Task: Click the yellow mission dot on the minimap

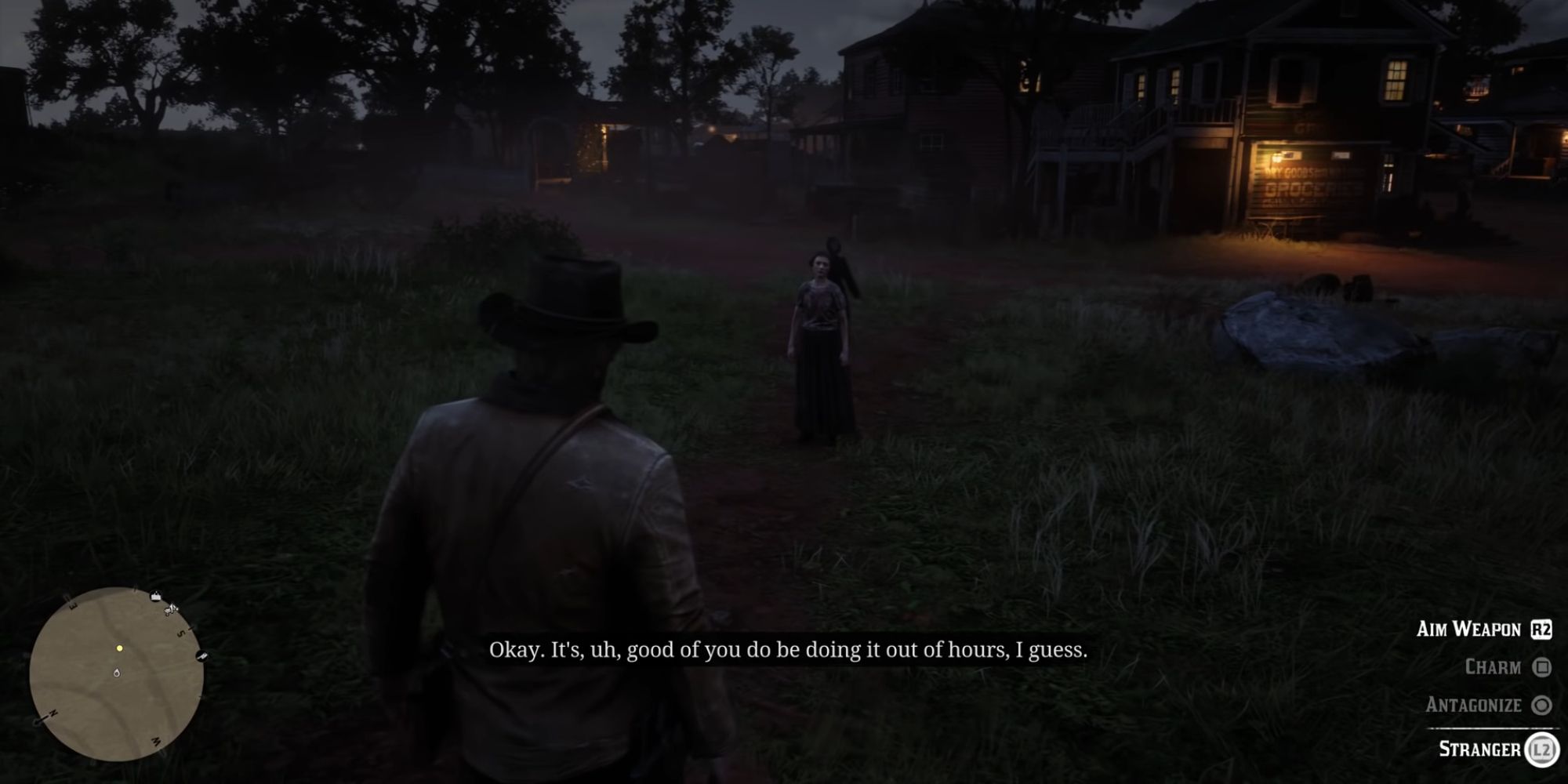Action: click(120, 648)
